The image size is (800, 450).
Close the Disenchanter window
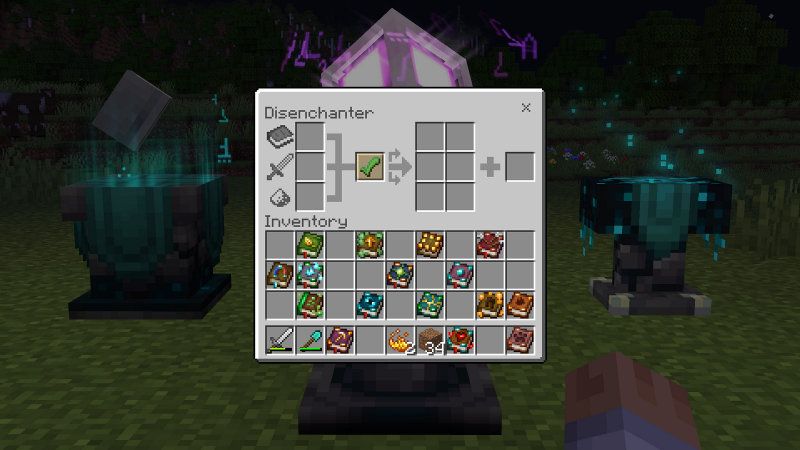pos(526,108)
